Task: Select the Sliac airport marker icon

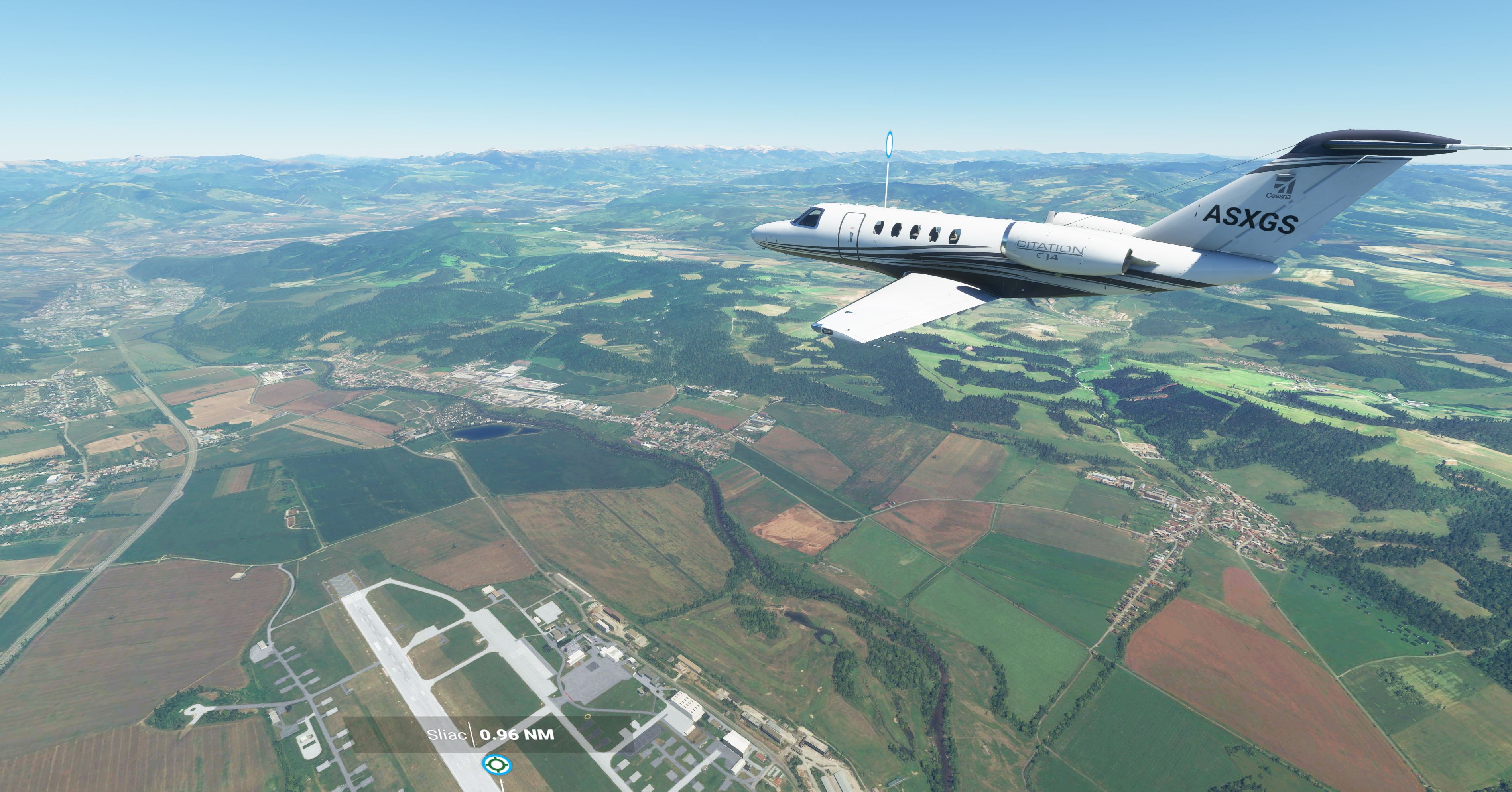Action: pyautogui.click(x=496, y=764)
